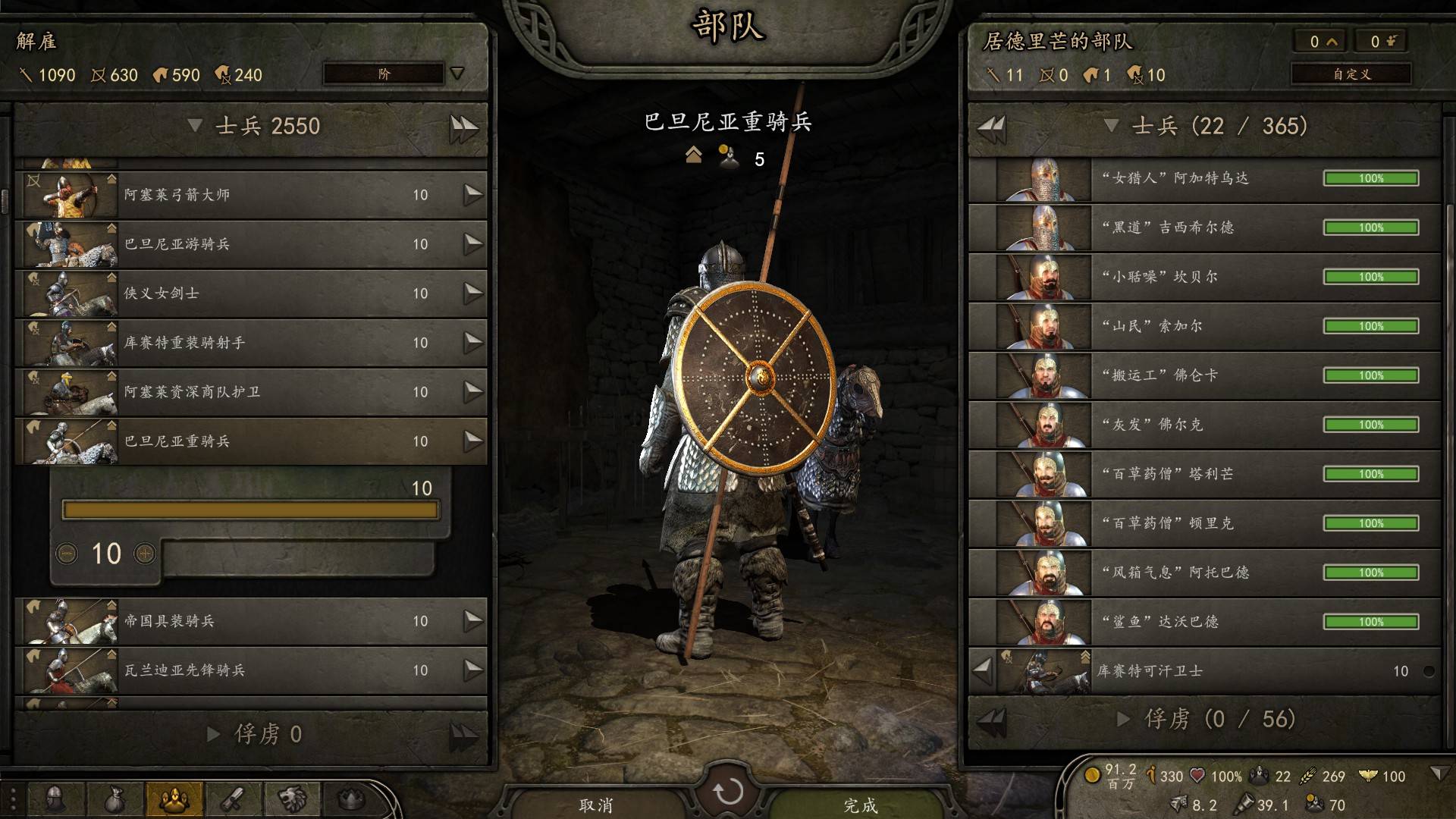The width and height of the screenshot is (1456, 819).
Task: Reset changes using the circular arrow button
Action: [728, 792]
